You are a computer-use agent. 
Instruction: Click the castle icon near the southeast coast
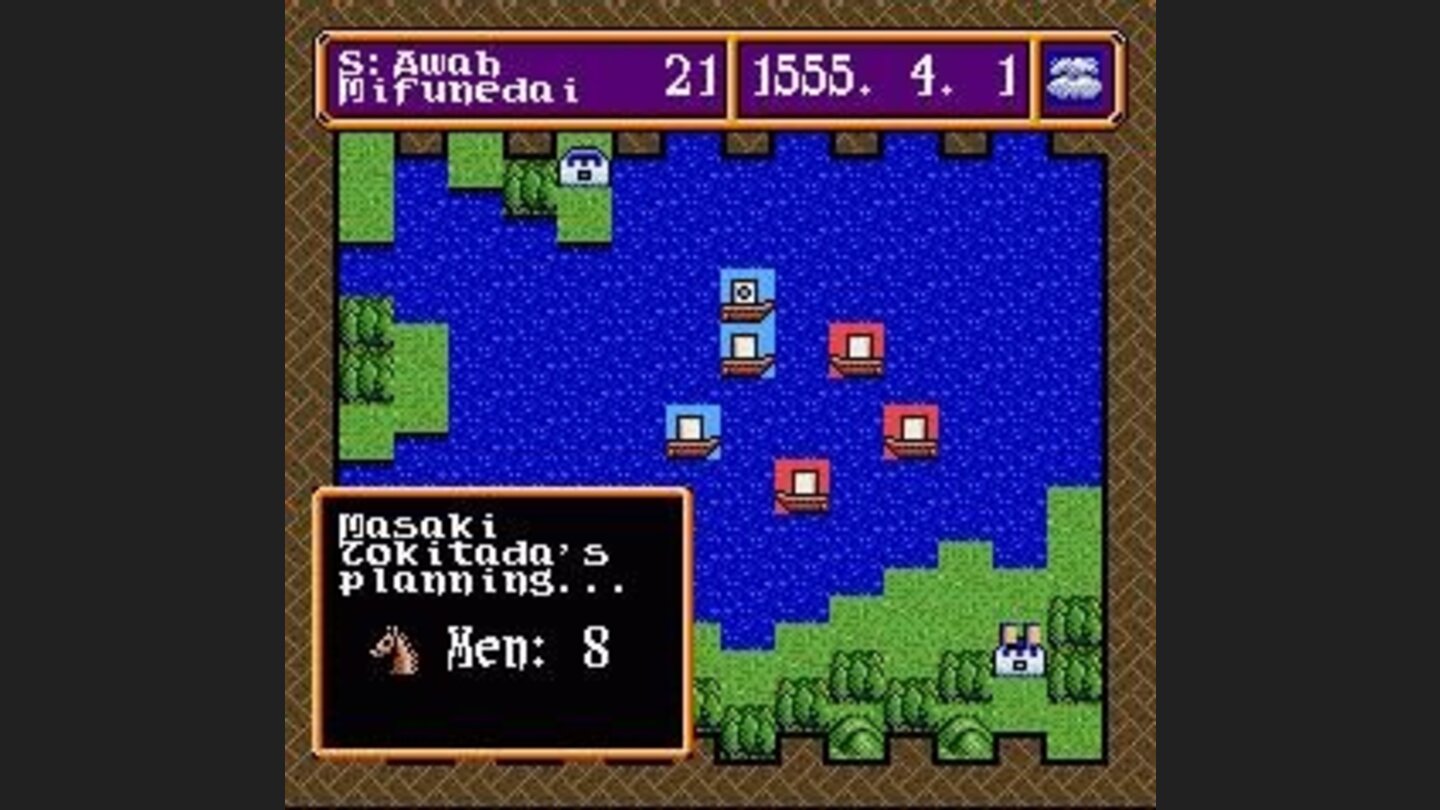coord(1022,647)
